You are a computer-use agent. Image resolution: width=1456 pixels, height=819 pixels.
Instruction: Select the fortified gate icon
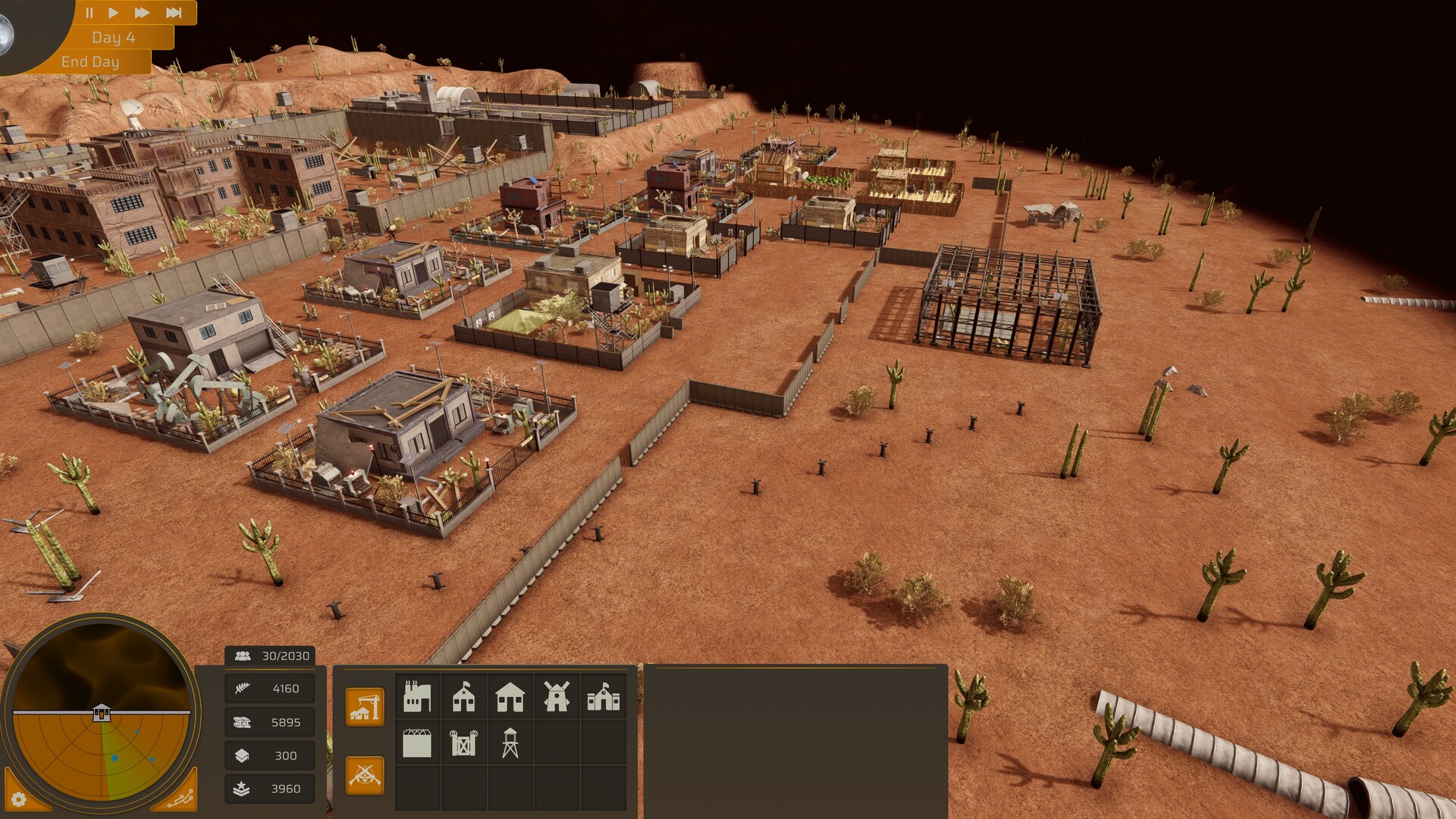pyautogui.click(x=463, y=745)
